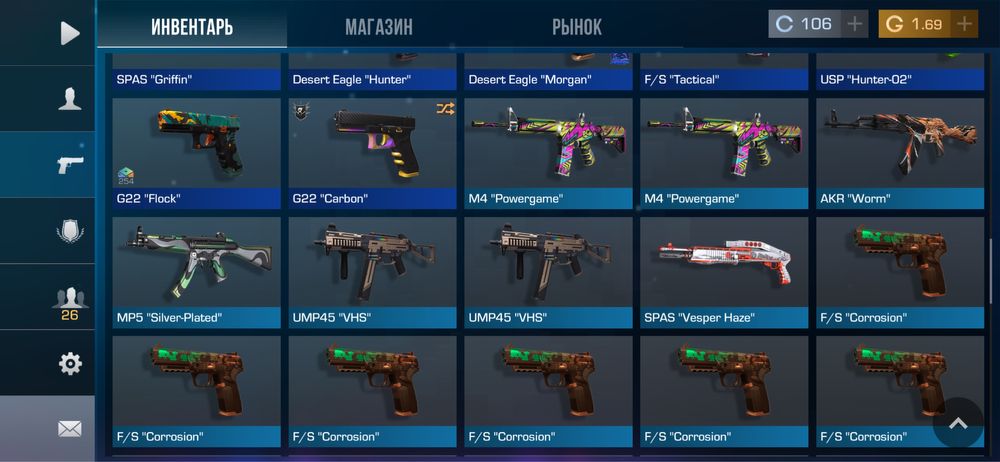Add silver coins with plus button

853,24
